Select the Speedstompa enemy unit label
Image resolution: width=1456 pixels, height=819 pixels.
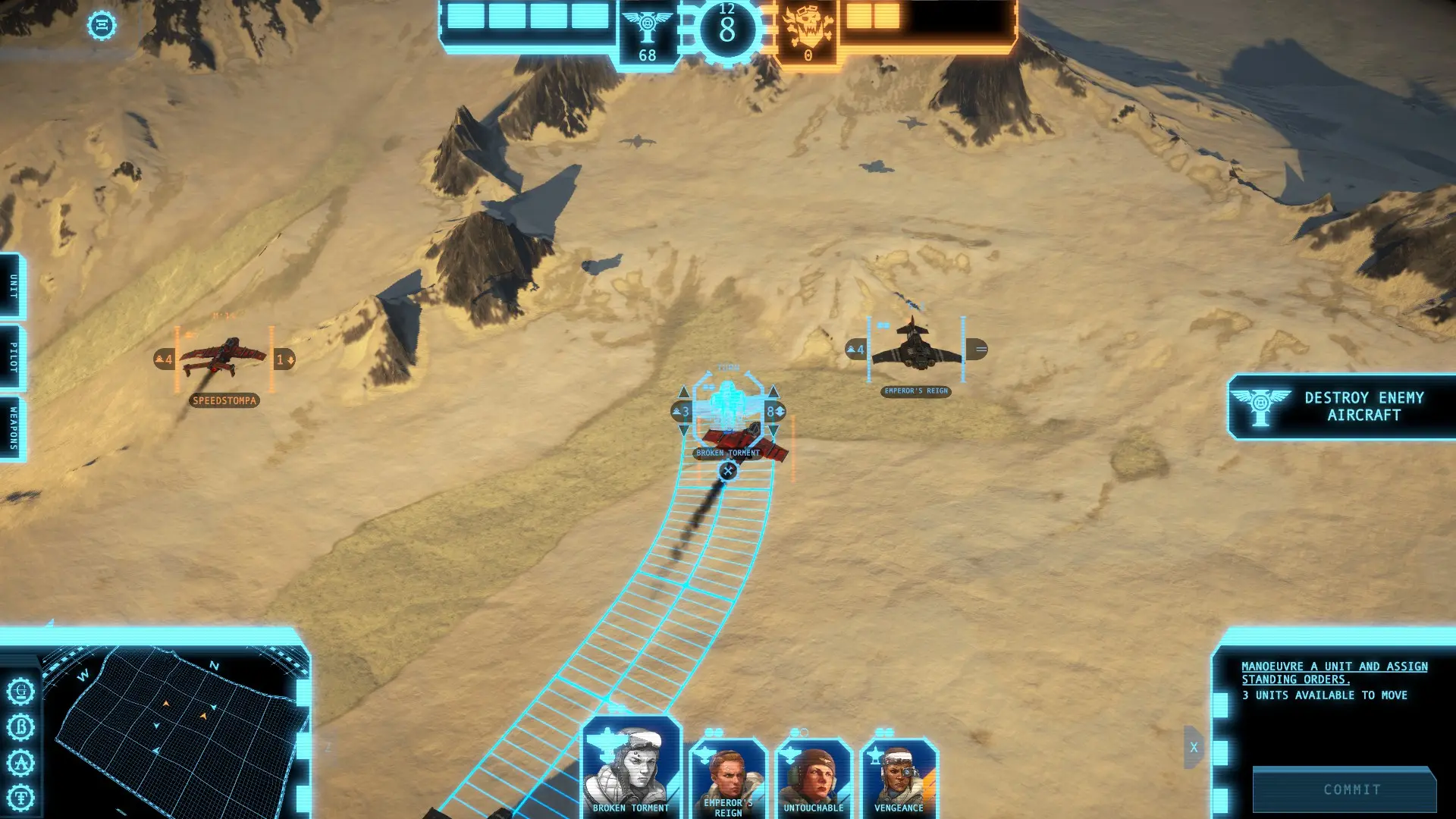coord(224,400)
